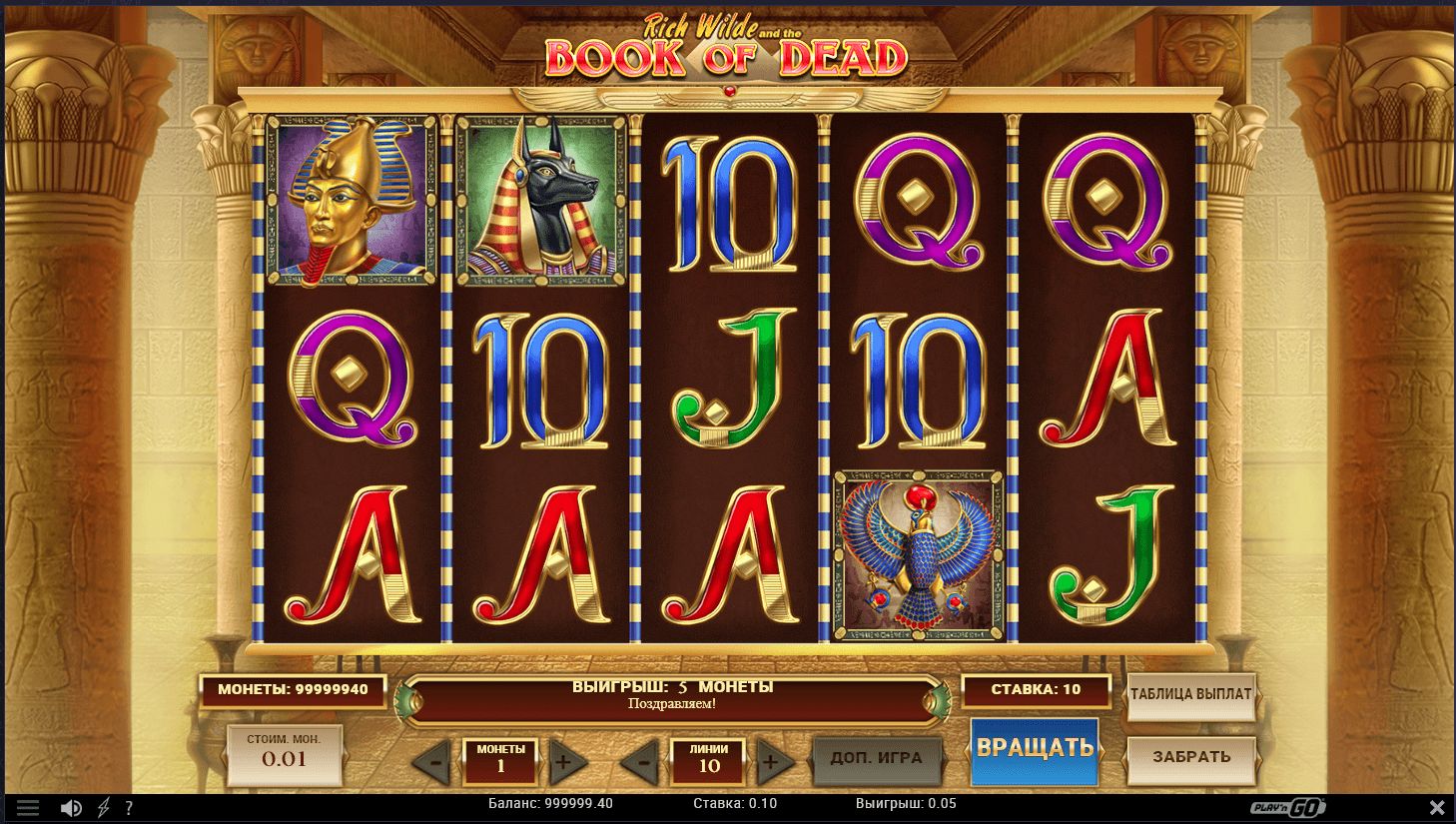Open the ТАБЛИЦА ВЫПЛАТ paytable

[1190, 694]
